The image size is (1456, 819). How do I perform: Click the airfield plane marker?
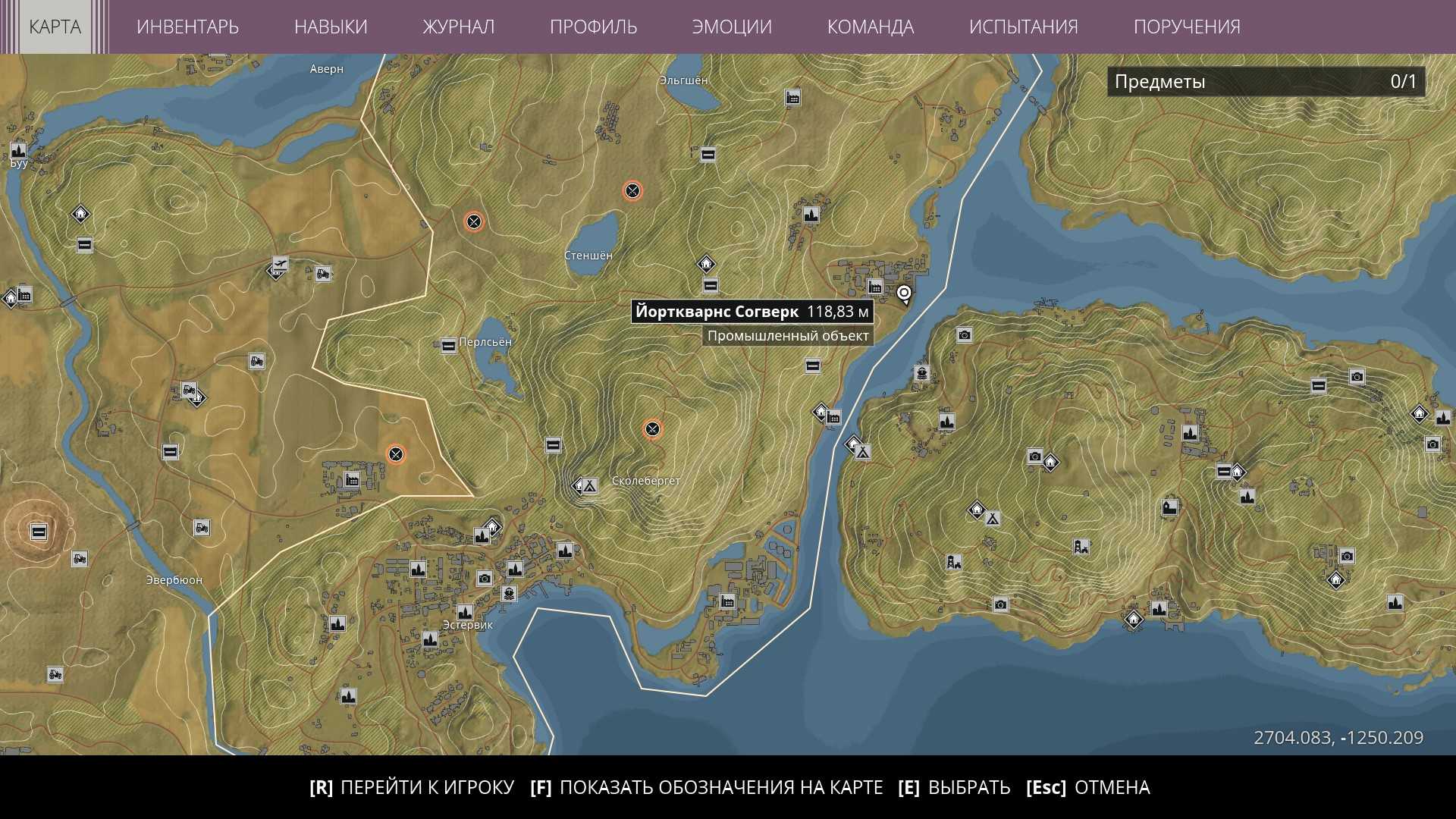pyautogui.click(x=281, y=264)
